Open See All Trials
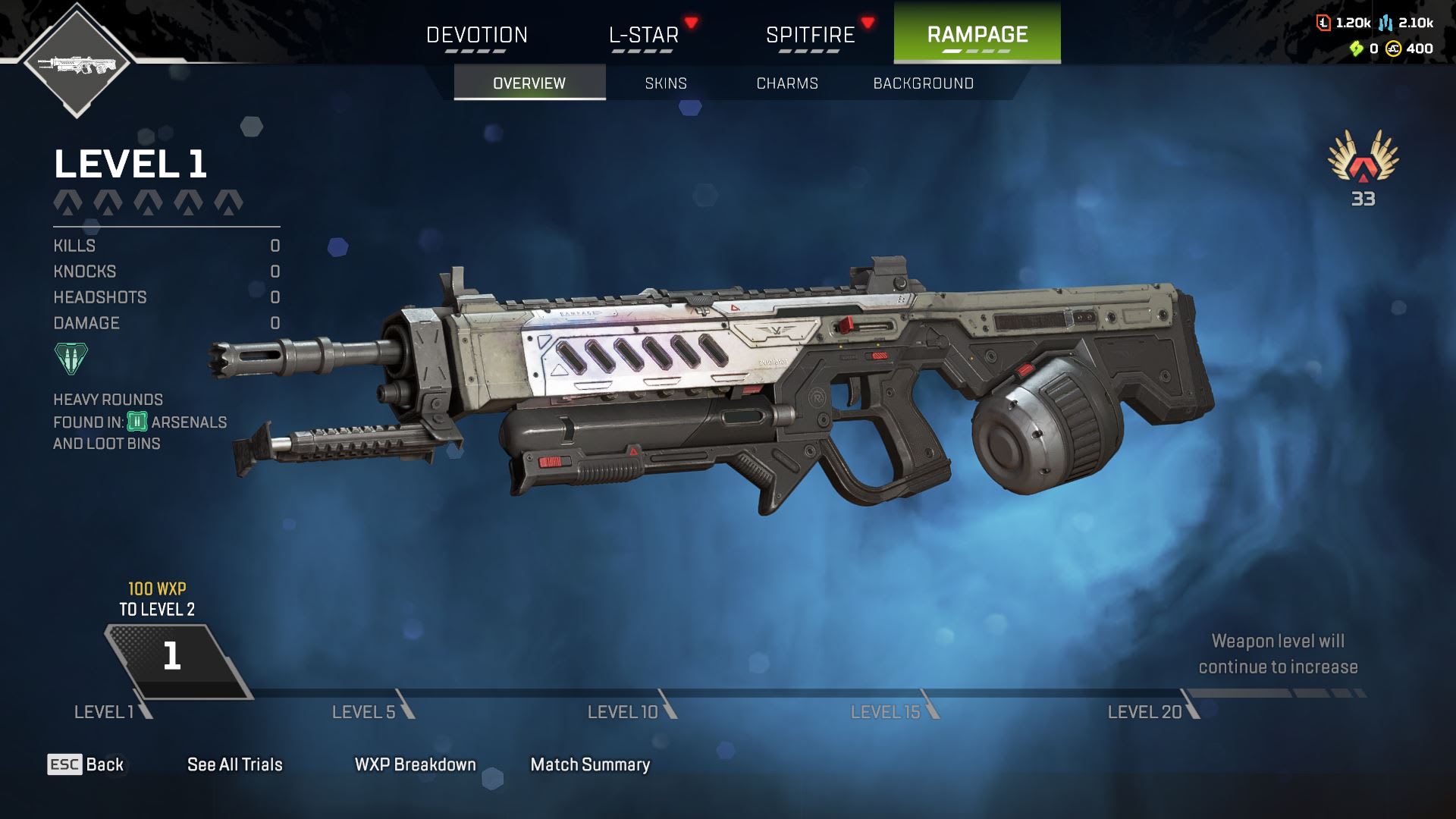1456x819 pixels. tap(235, 764)
